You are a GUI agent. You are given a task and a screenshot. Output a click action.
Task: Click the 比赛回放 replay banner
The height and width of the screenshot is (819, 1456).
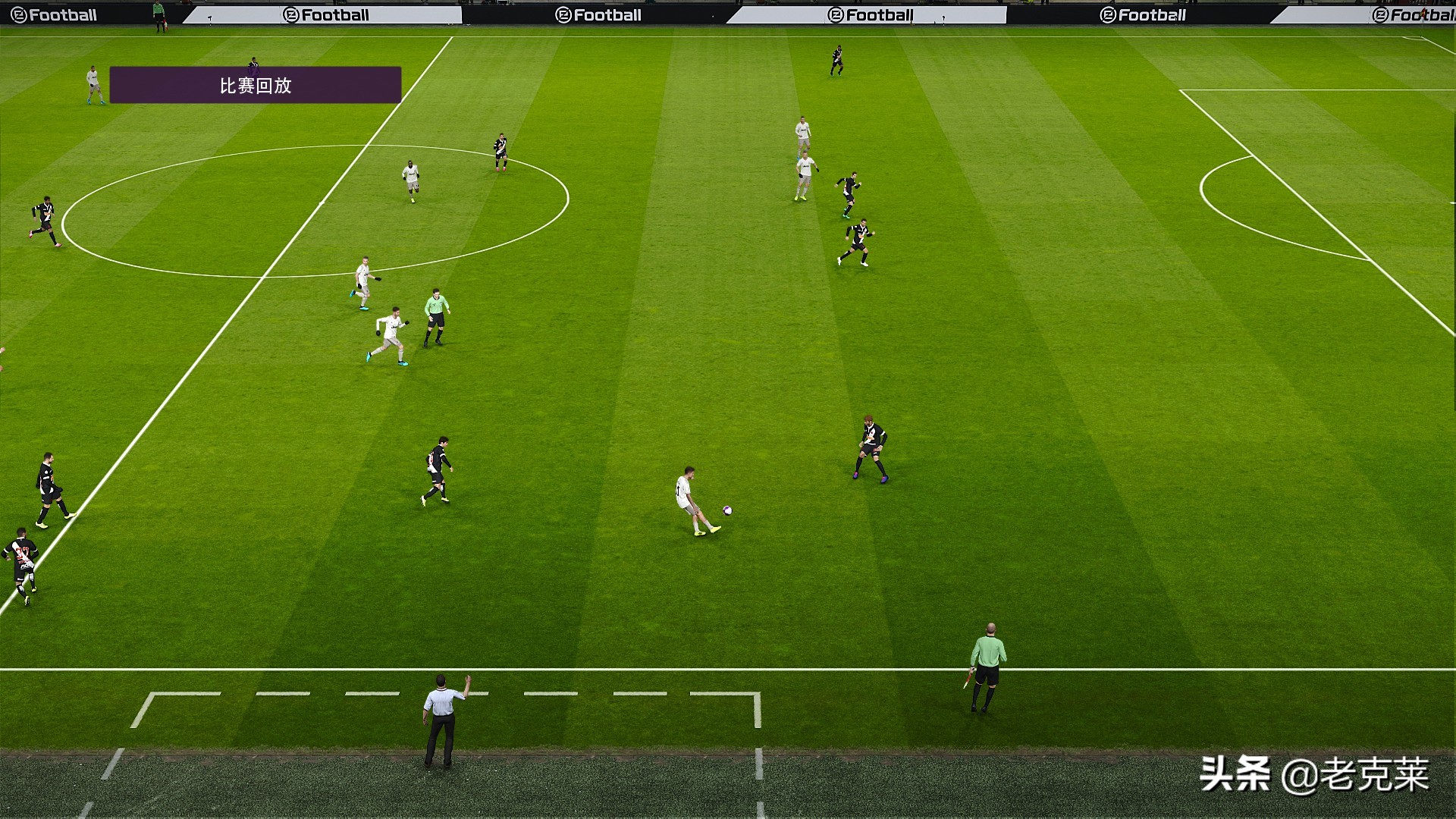pyautogui.click(x=256, y=85)
